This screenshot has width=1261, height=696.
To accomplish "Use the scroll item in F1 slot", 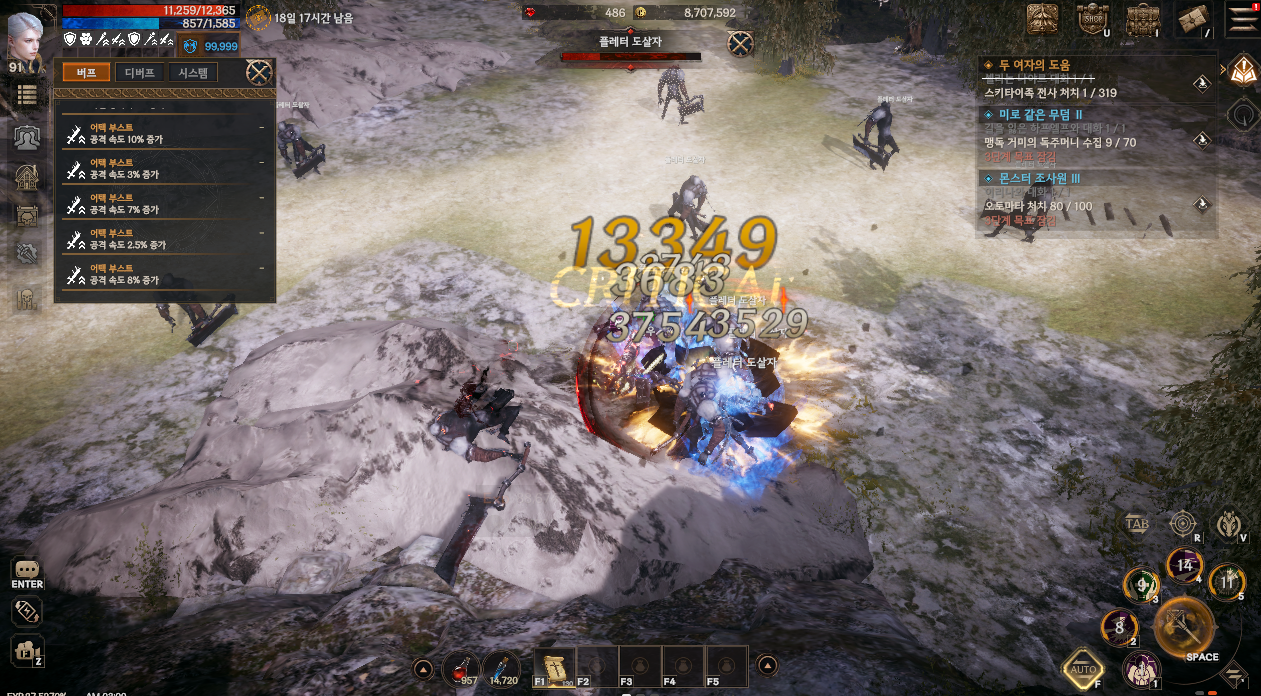I will coord(553,665).
